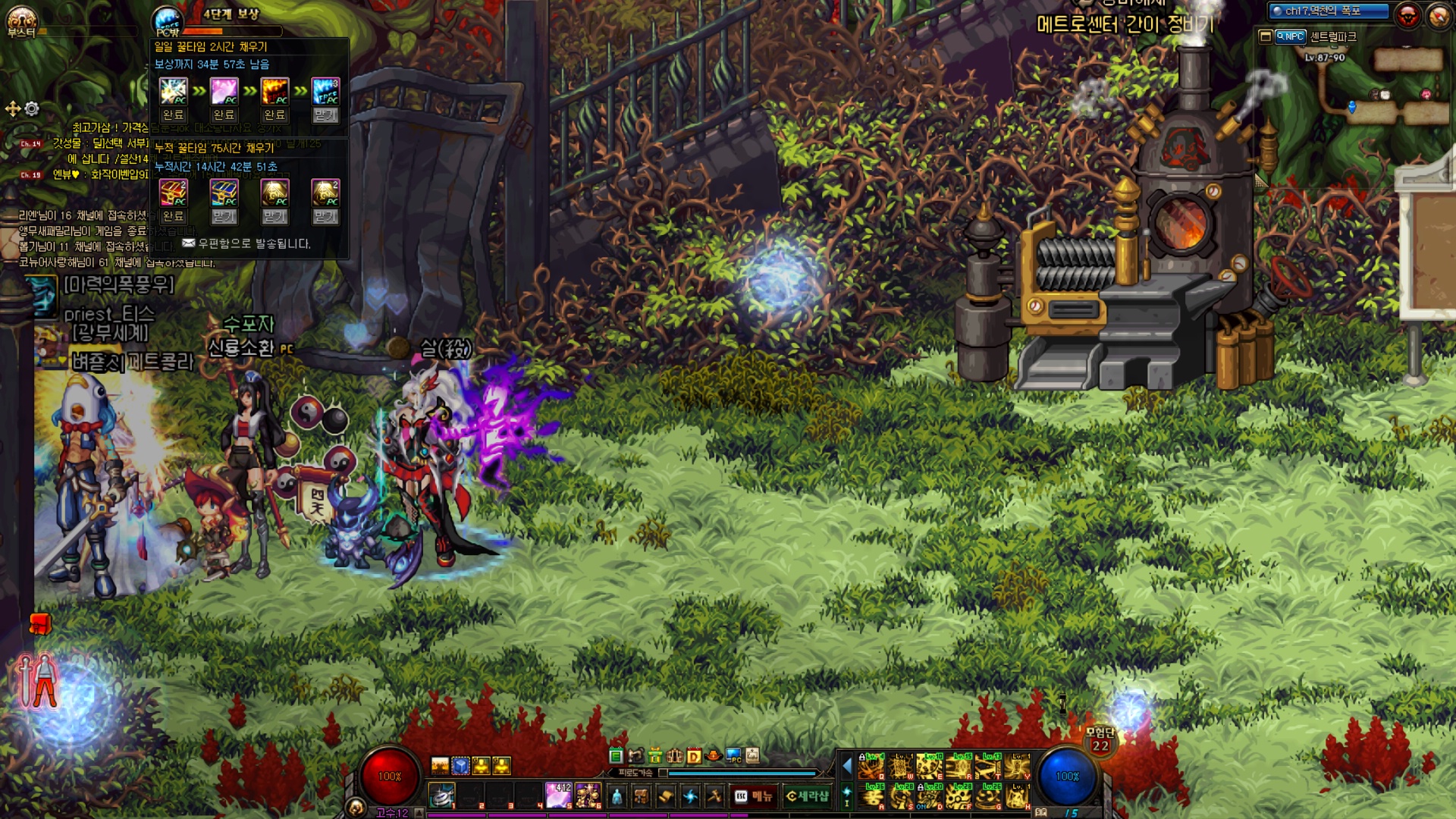Click the skill bar left arrow toggle
The image size is (1456, 819).
click(847, 766)
